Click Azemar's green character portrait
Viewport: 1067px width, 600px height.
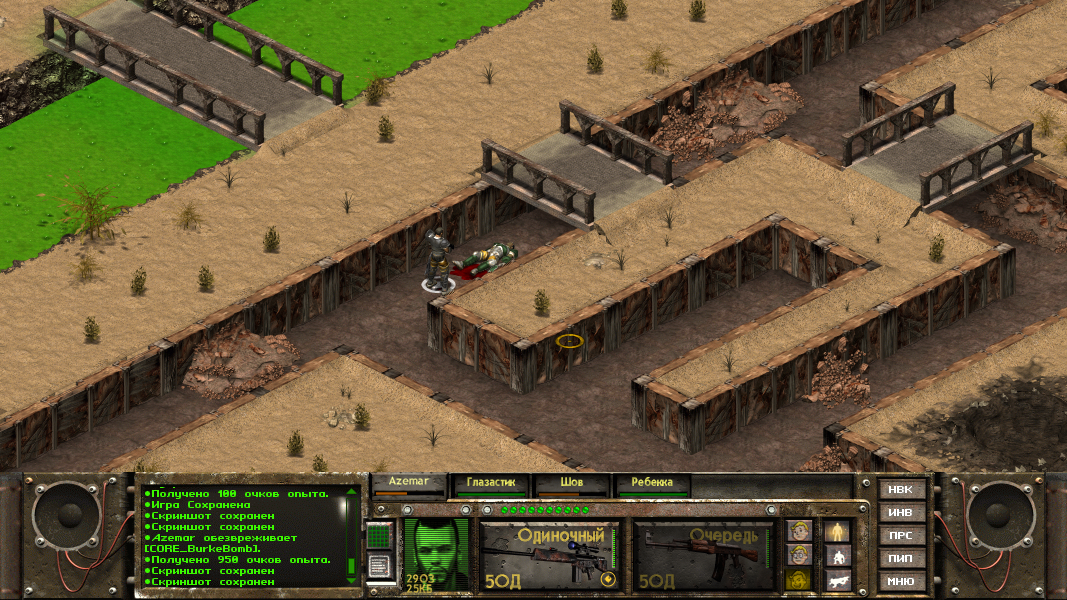[x=436, y=553]
